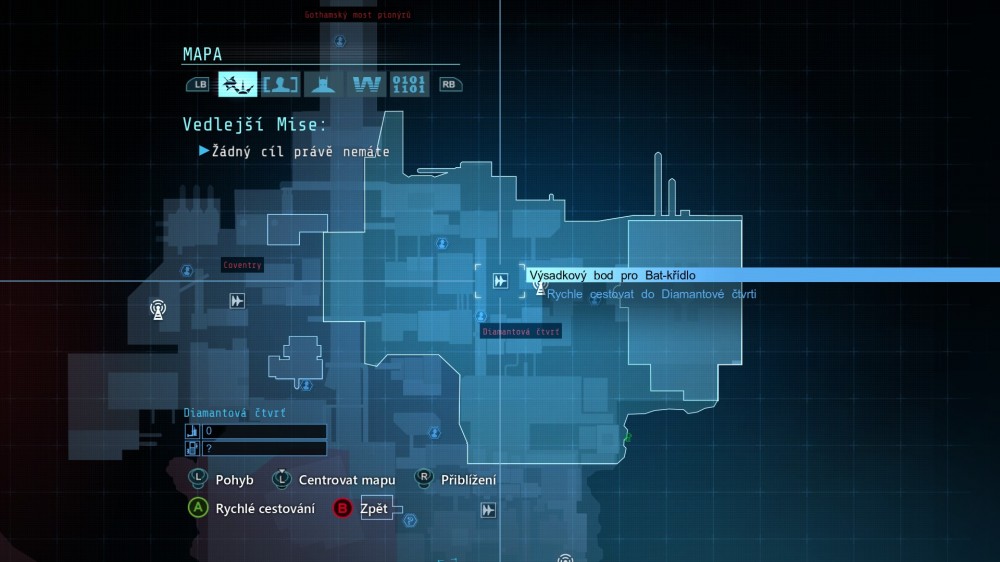Choose fast travel to Diamantová čtvrť
Screen dimensions: 1000x562
click(x=651, y=294)
